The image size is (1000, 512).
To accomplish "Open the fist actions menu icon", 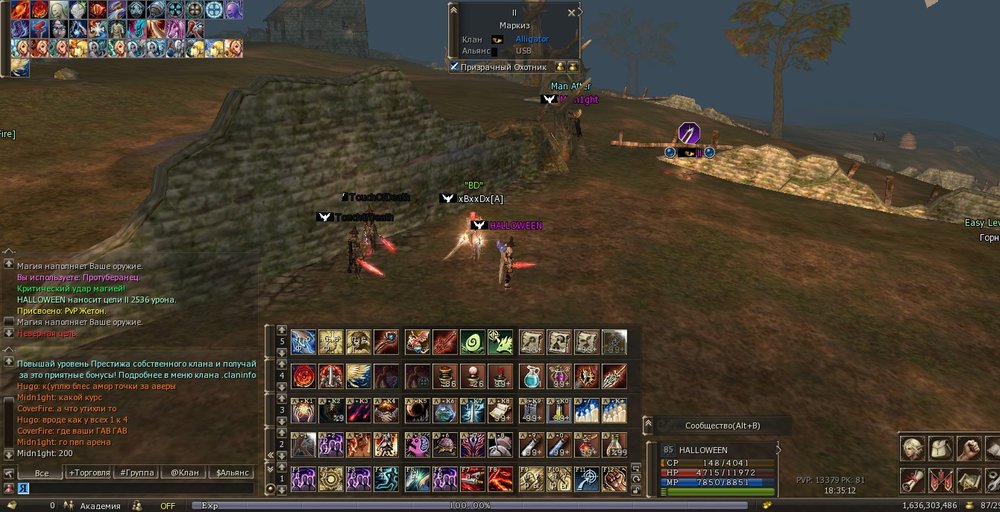I will click(x=968, y=448).
